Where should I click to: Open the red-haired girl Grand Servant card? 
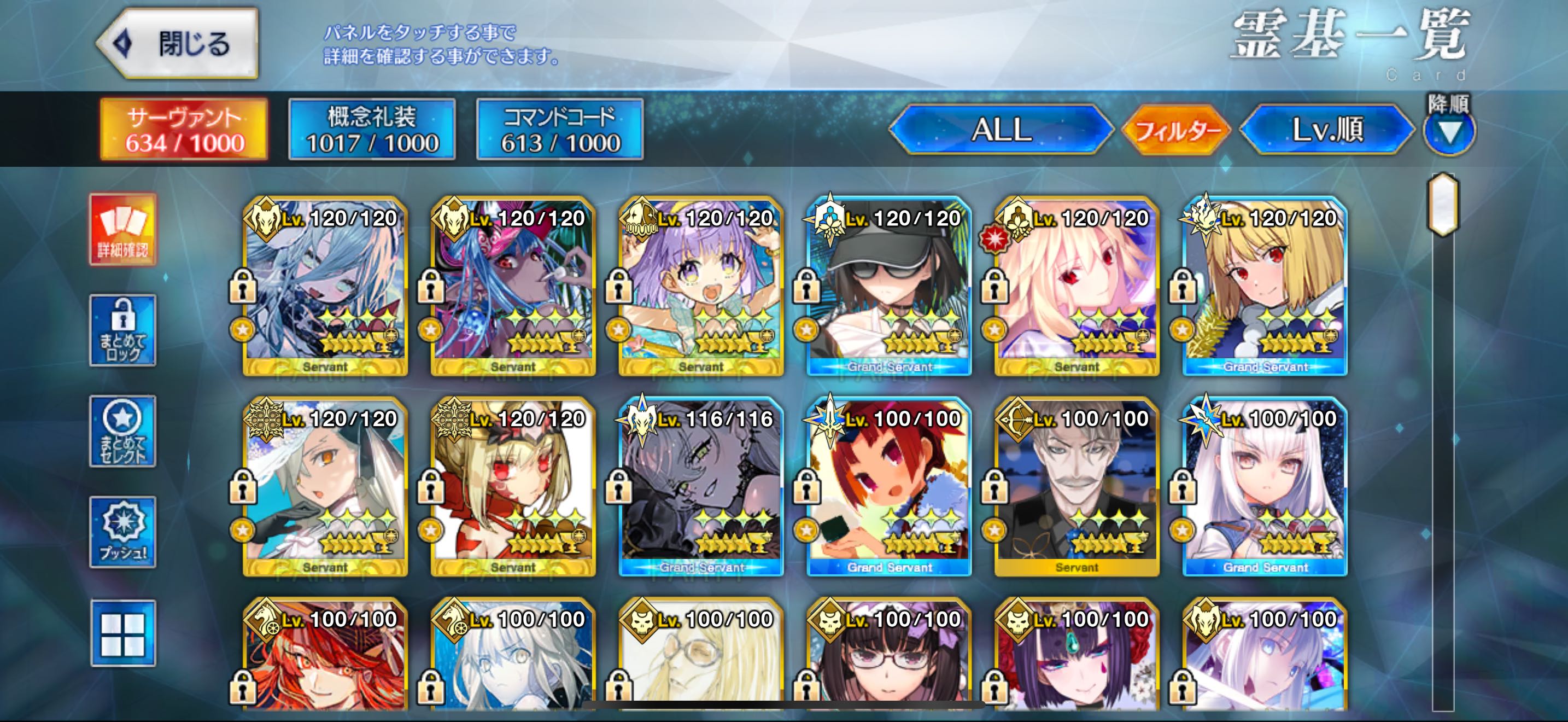click(x=890, y=487)
